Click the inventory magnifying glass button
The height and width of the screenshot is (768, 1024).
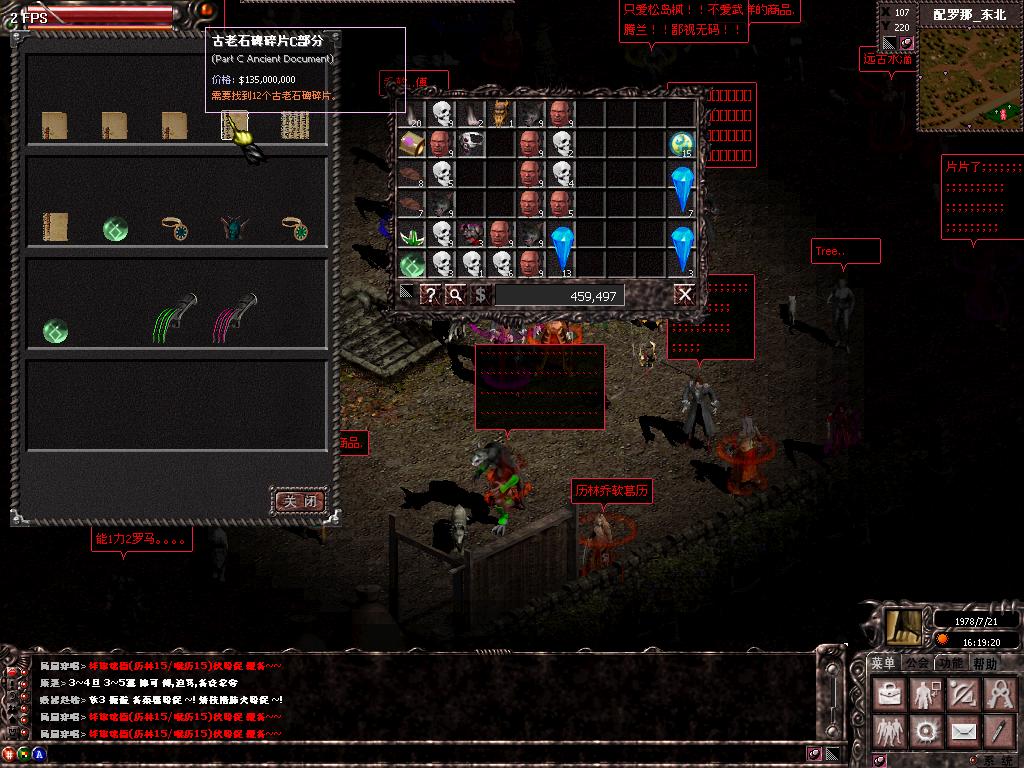455,294
